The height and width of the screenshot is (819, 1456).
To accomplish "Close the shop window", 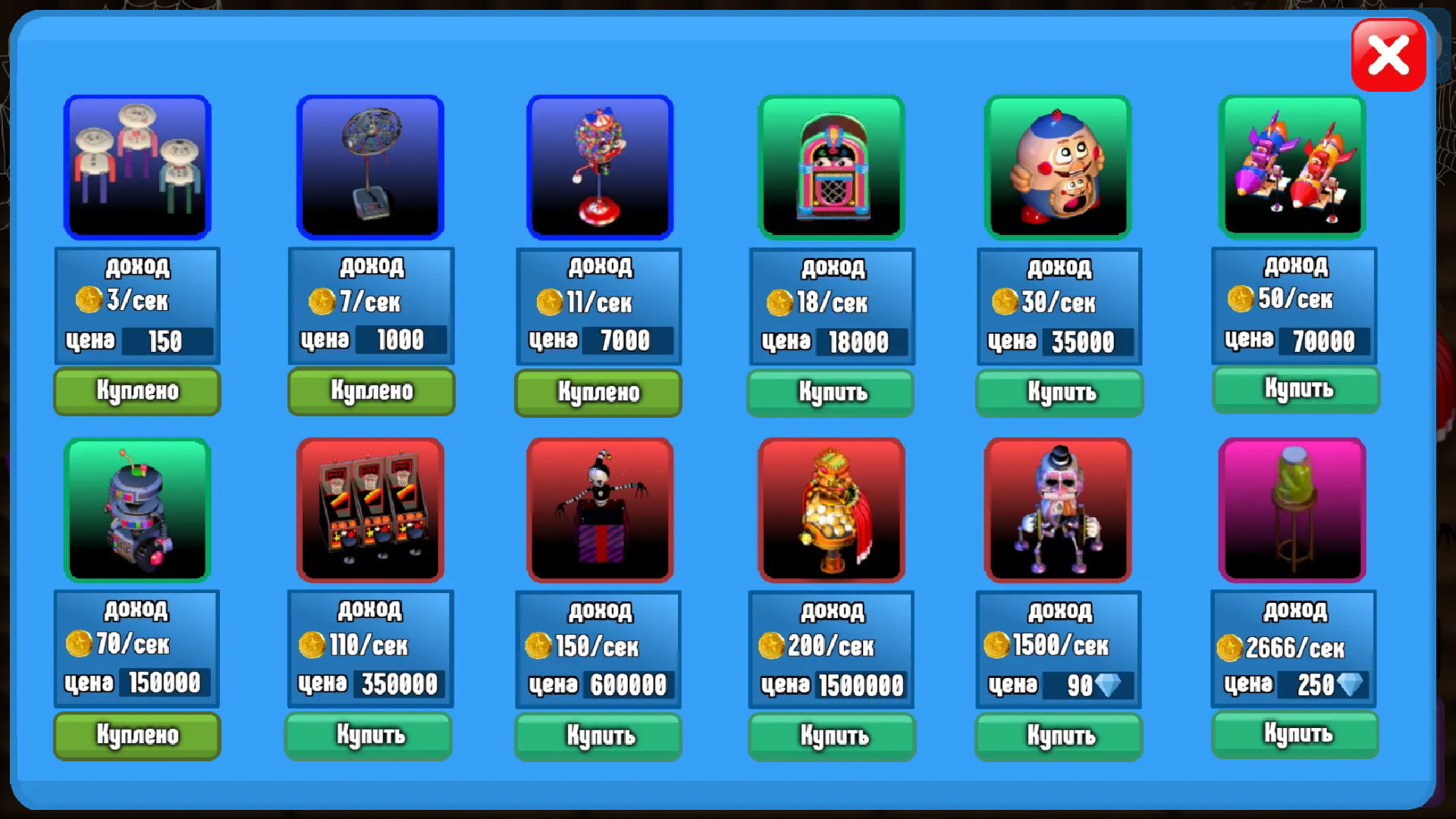I will (1389, 54).
